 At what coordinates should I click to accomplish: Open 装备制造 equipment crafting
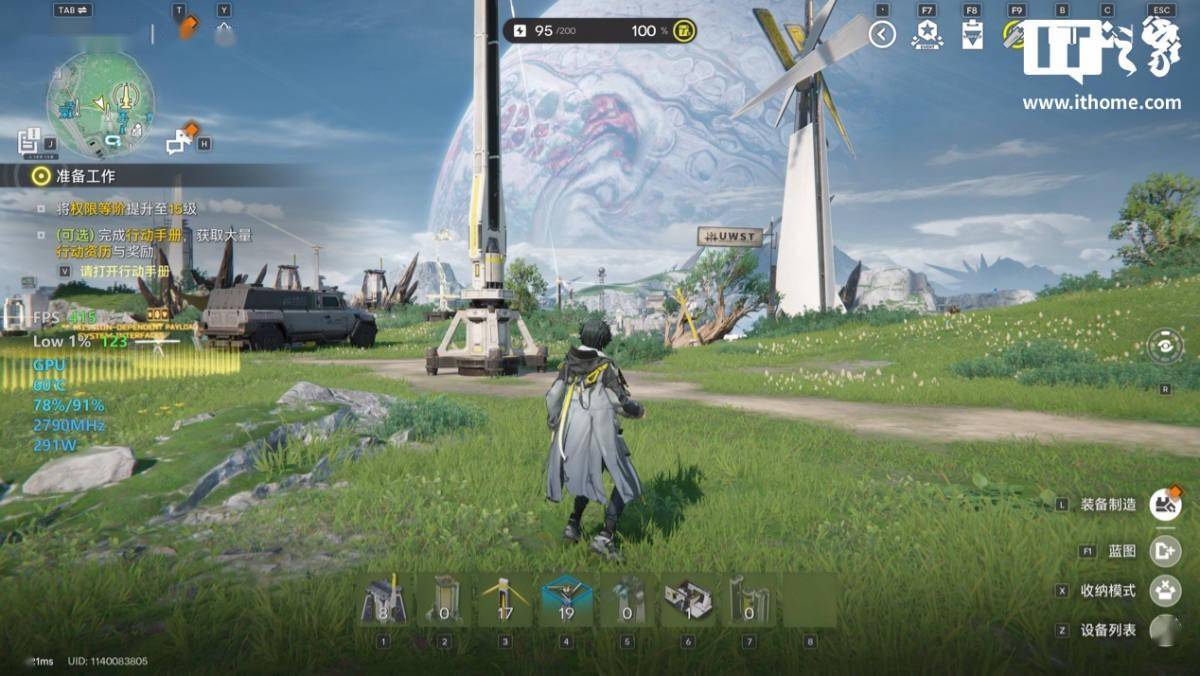coord(1164,504)
